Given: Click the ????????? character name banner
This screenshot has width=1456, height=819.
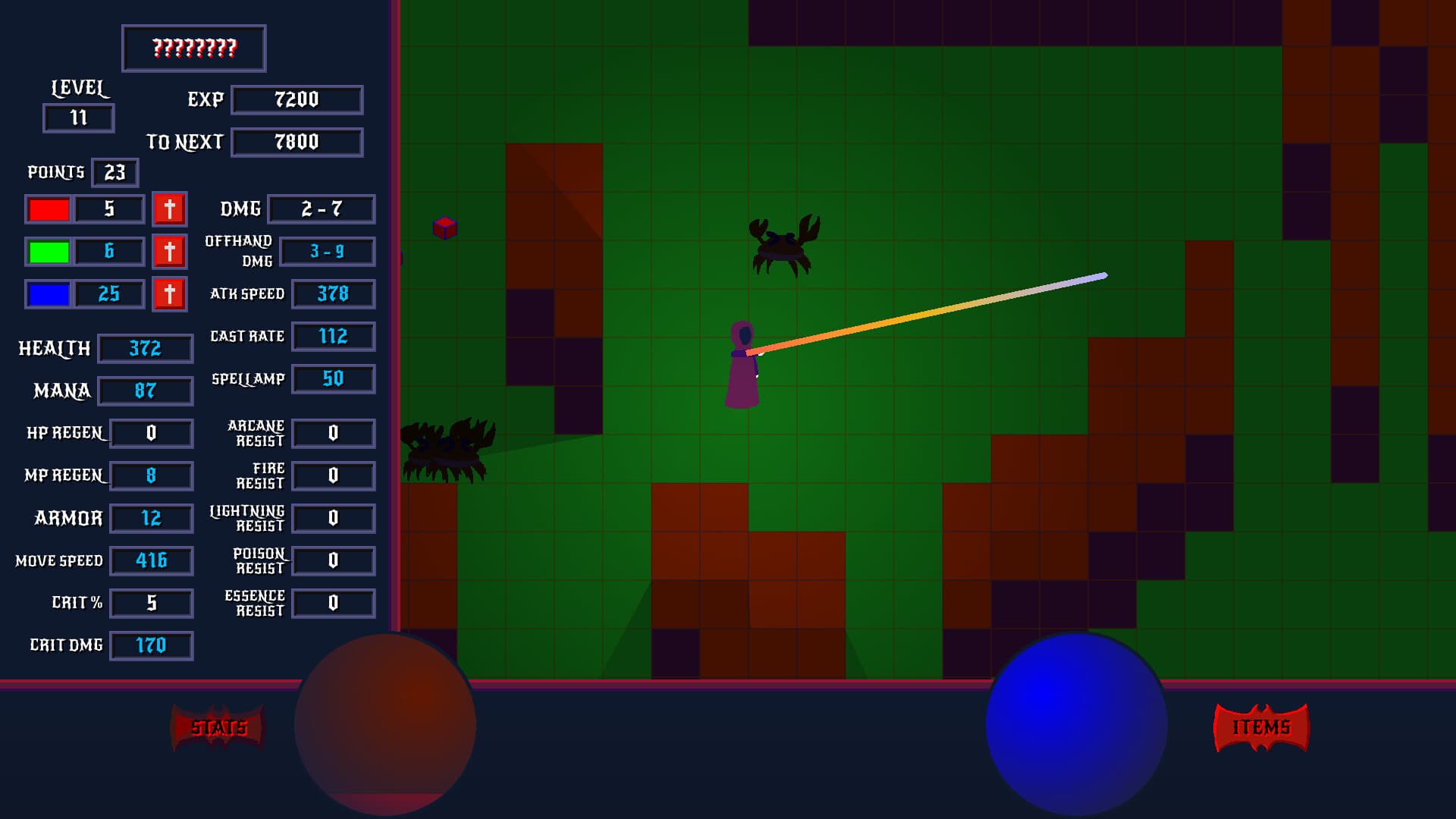Looking at the screenshot, I should point(193,48).
